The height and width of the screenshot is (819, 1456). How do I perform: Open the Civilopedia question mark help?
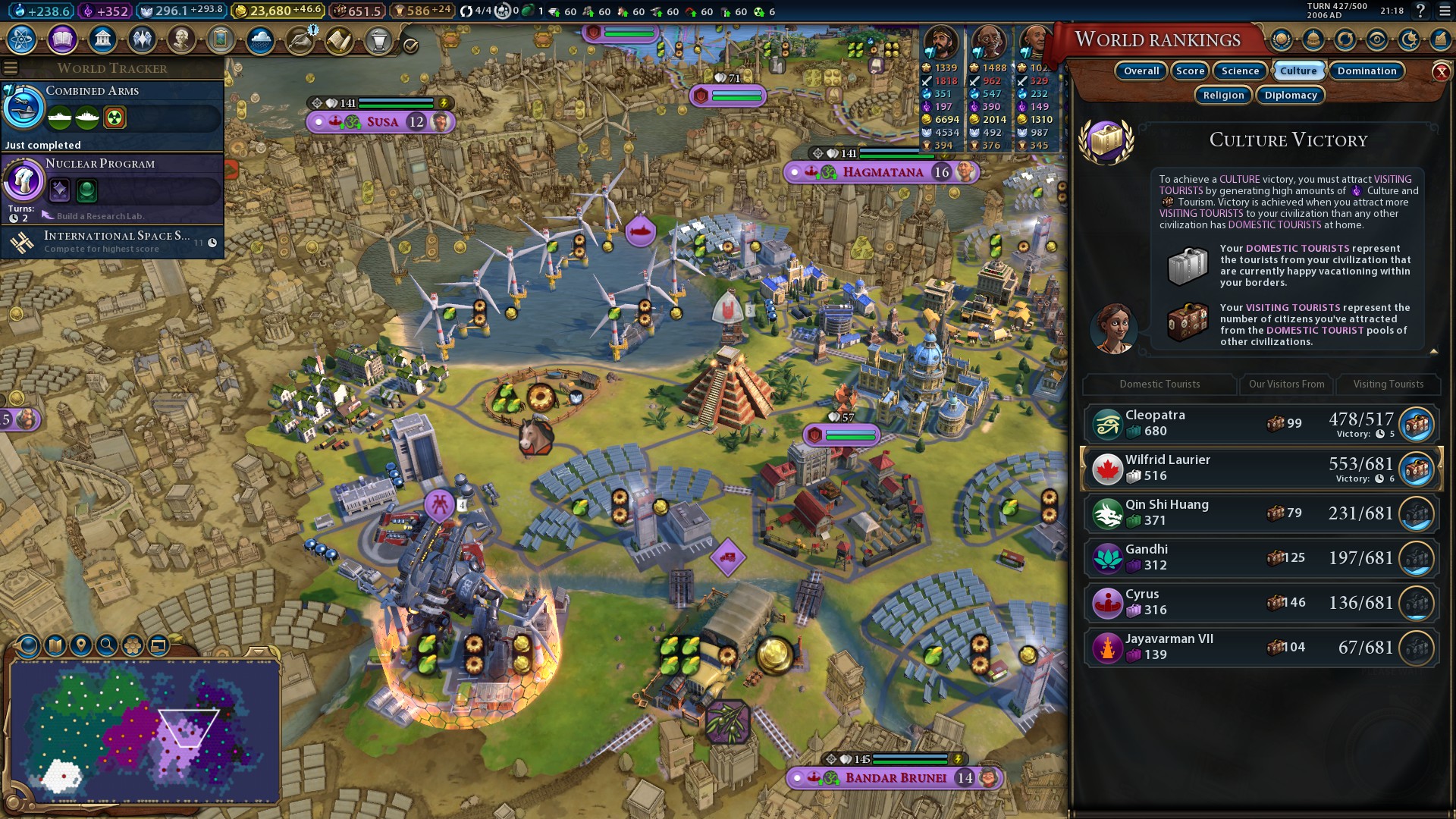(1420, 11)
